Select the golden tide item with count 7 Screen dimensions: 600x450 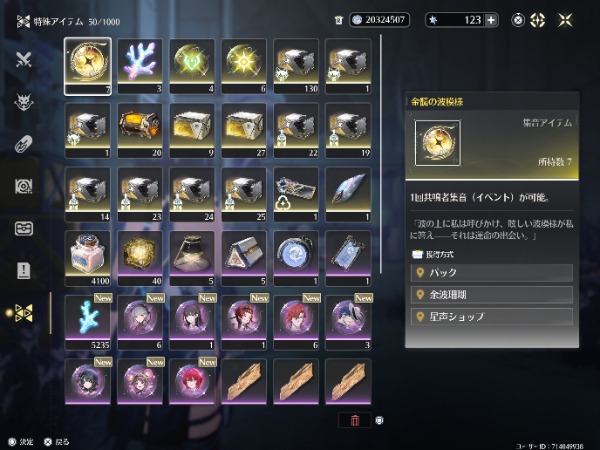[x=88, y=66]
